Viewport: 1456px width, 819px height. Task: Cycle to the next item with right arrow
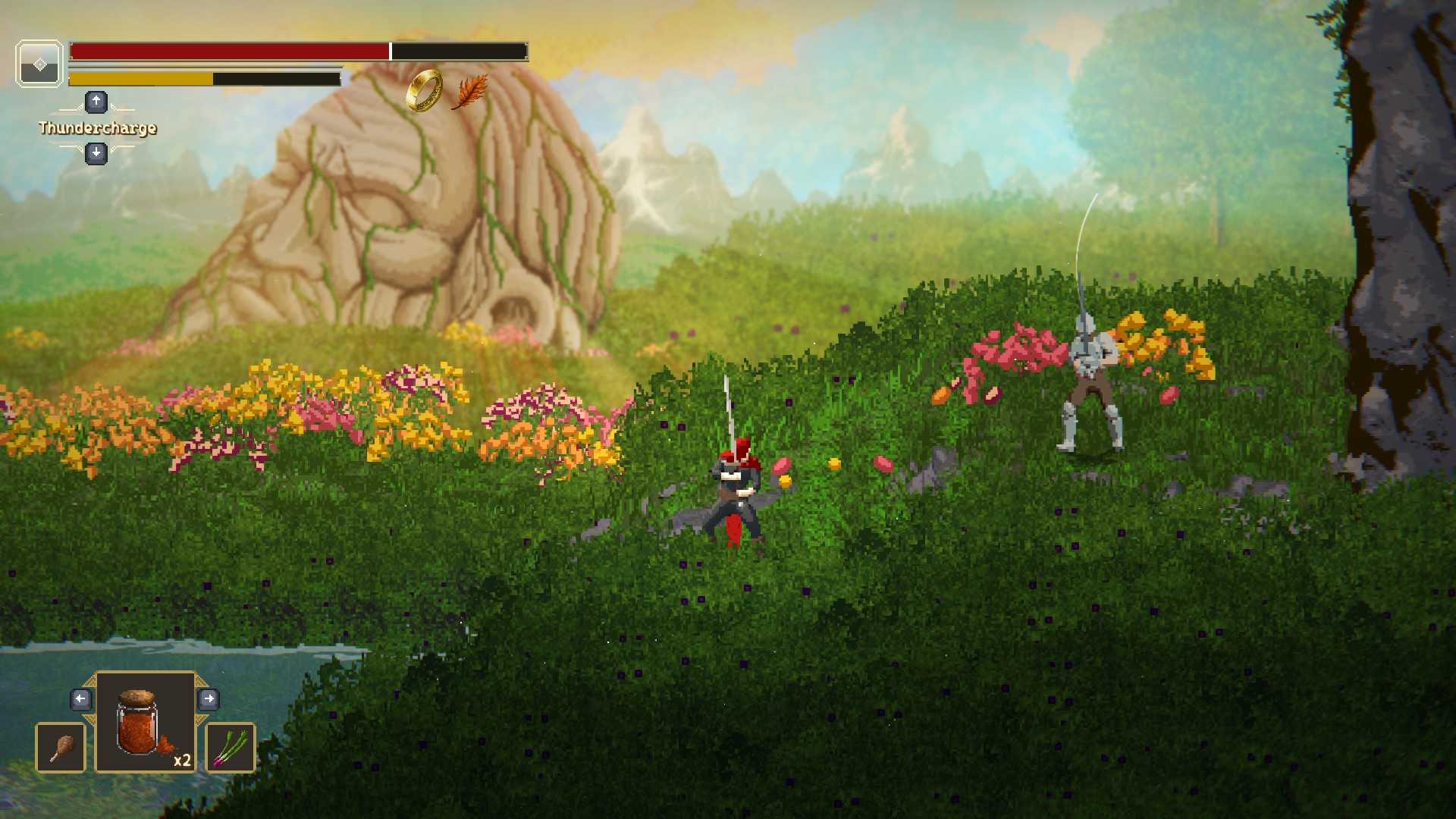pos(209,698)
